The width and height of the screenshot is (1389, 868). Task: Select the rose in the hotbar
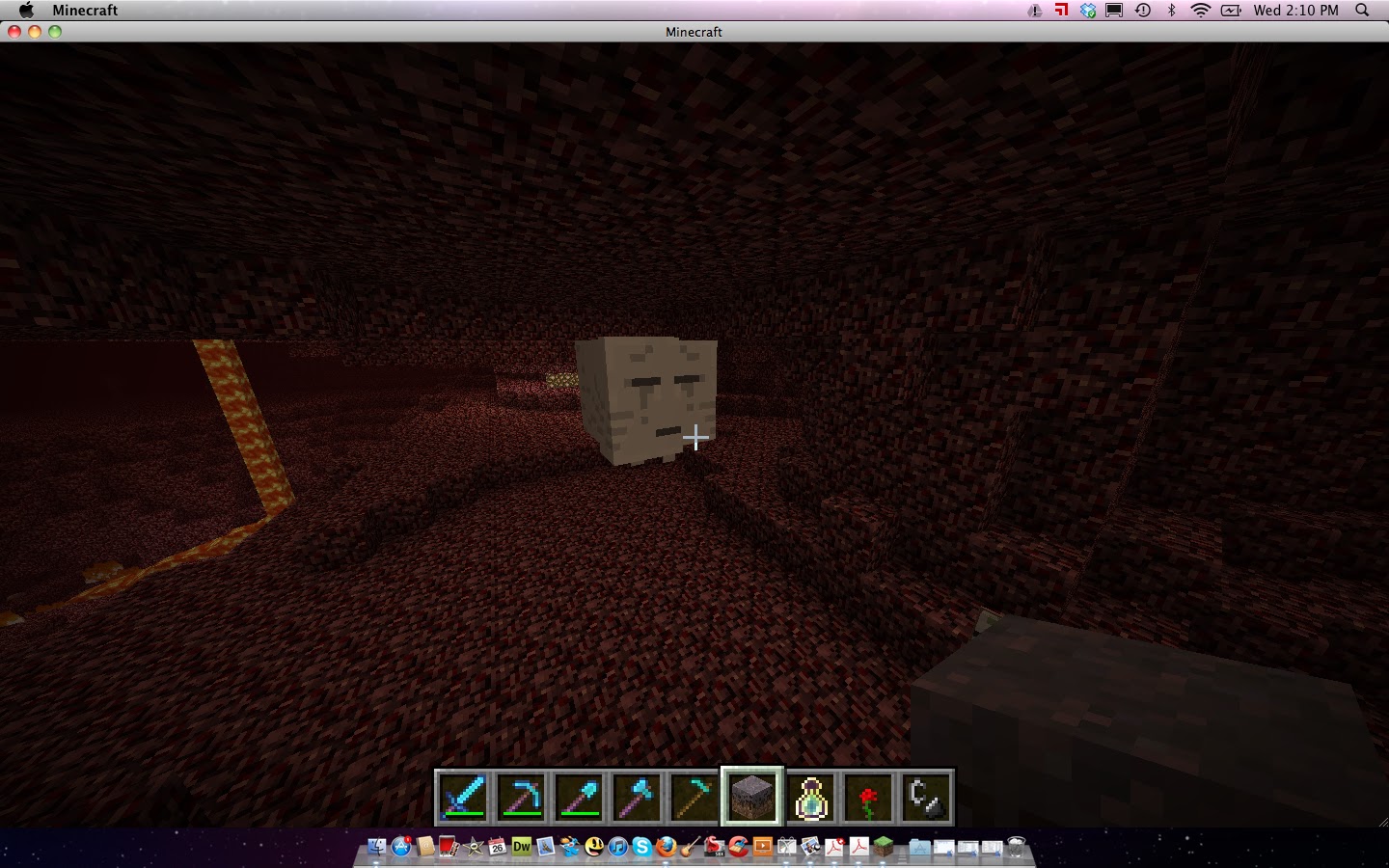[x=869, y=796]
